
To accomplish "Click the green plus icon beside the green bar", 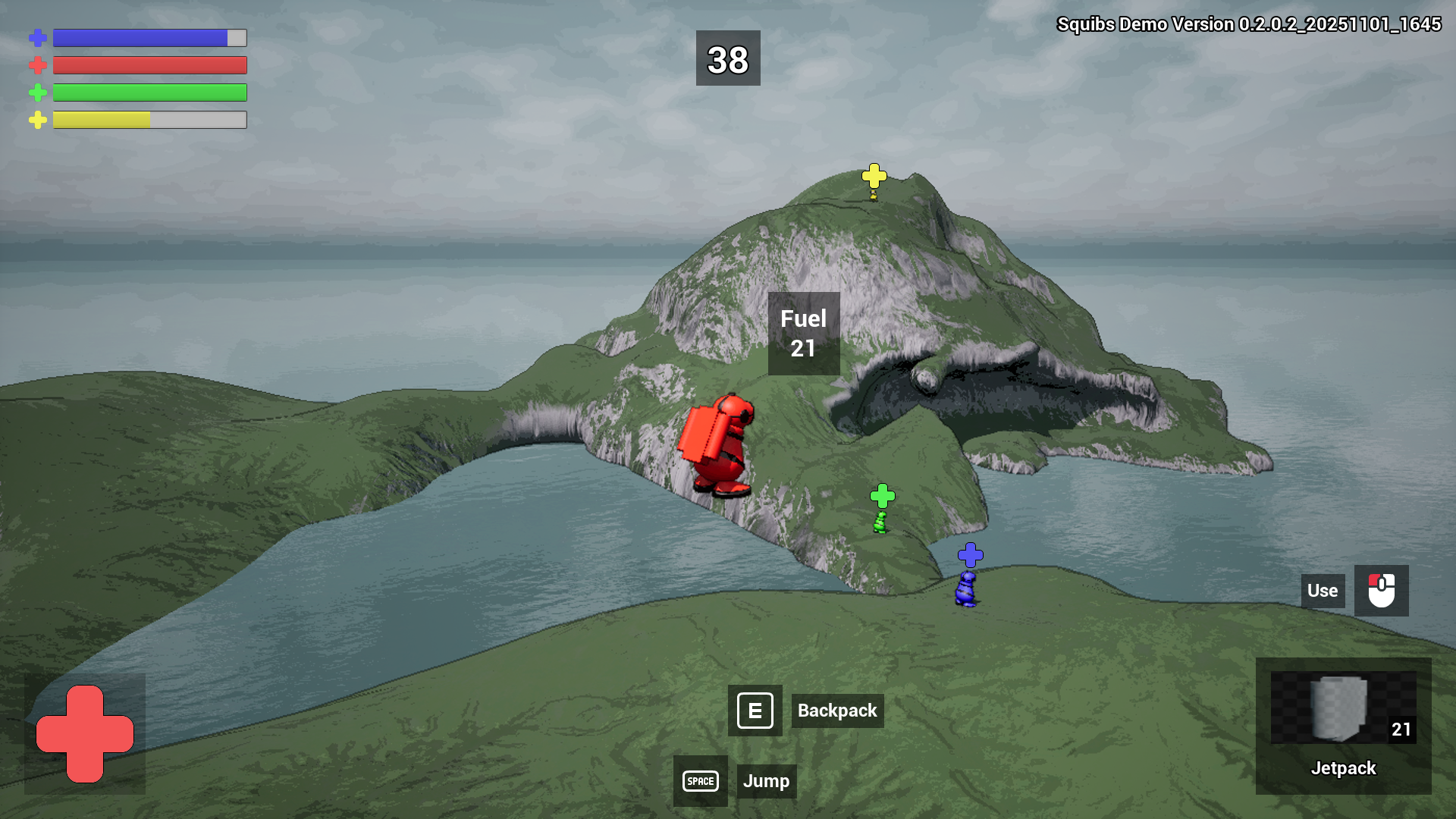I will [38, 93].
